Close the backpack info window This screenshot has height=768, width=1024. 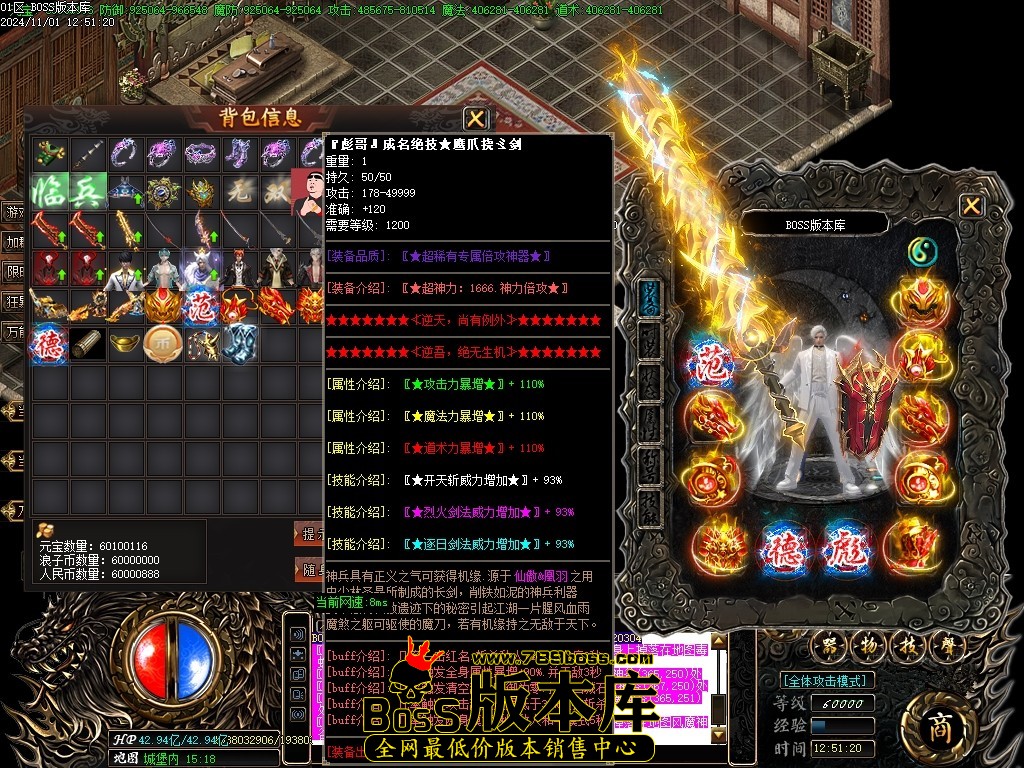pos(476,119)
